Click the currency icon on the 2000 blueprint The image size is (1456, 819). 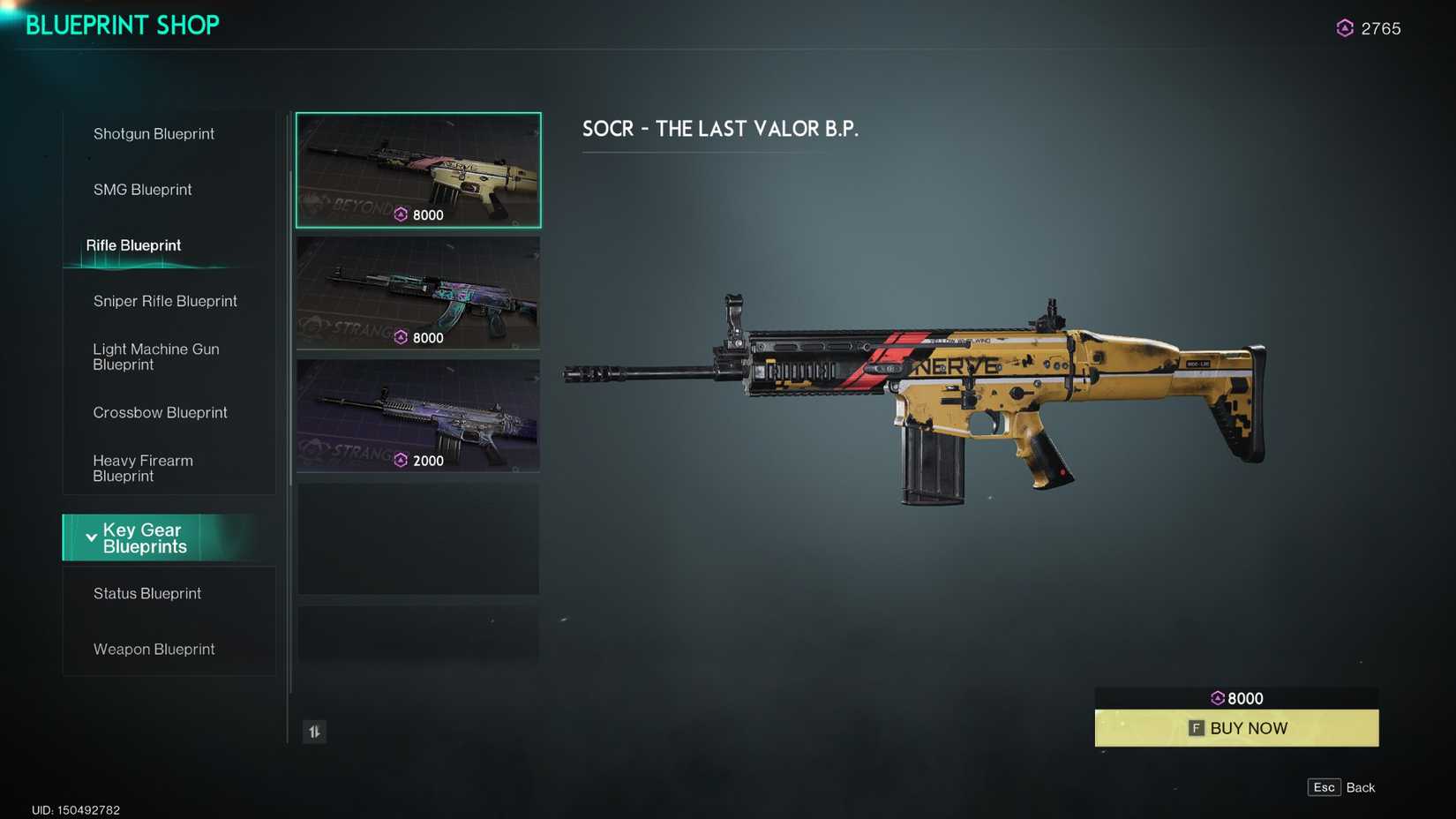click(401, 460)
